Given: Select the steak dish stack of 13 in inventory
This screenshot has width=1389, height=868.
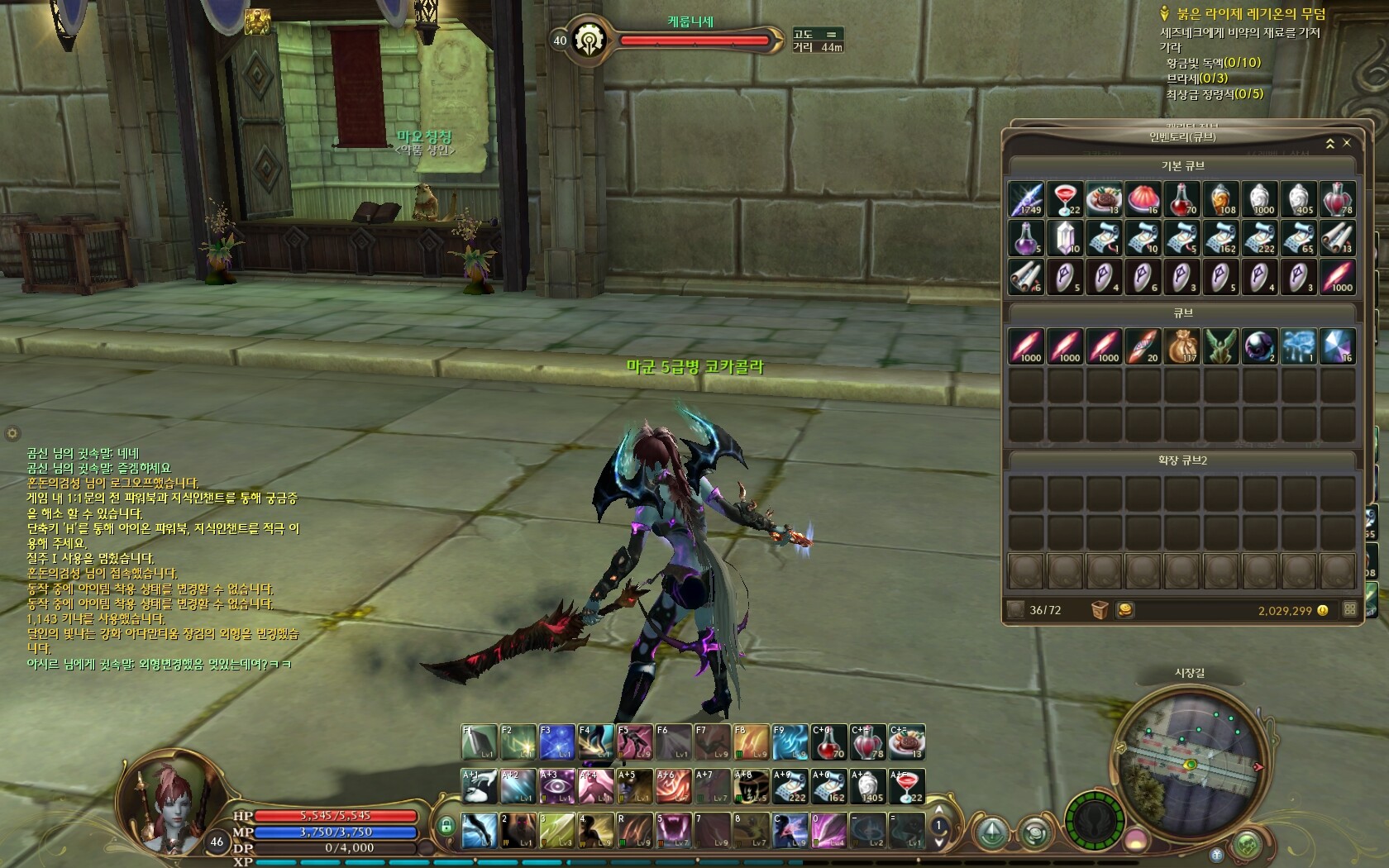Looking at the screenshot, I should click(x=1104, y=199).
